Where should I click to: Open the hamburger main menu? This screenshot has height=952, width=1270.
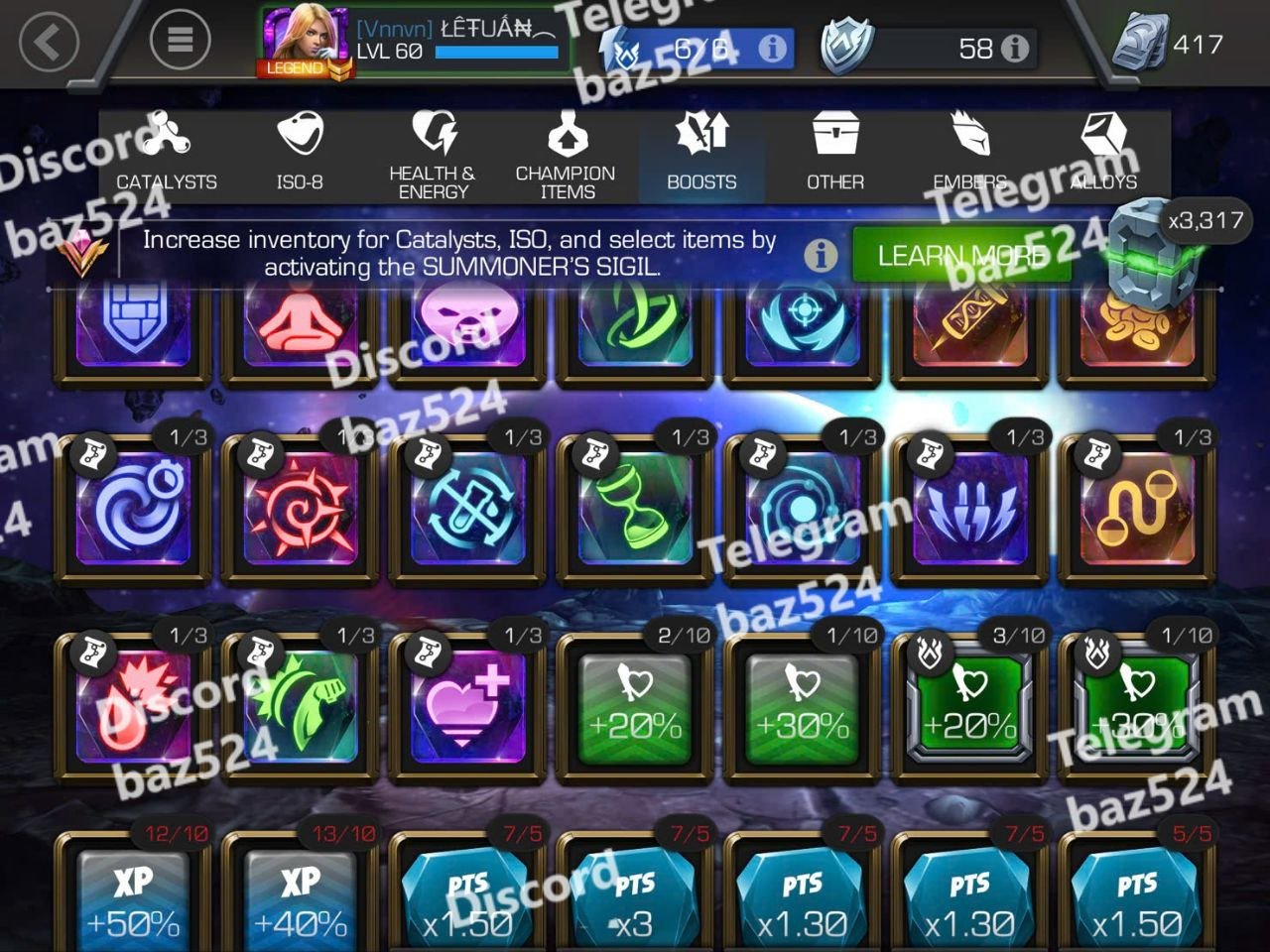coord(180,40)
